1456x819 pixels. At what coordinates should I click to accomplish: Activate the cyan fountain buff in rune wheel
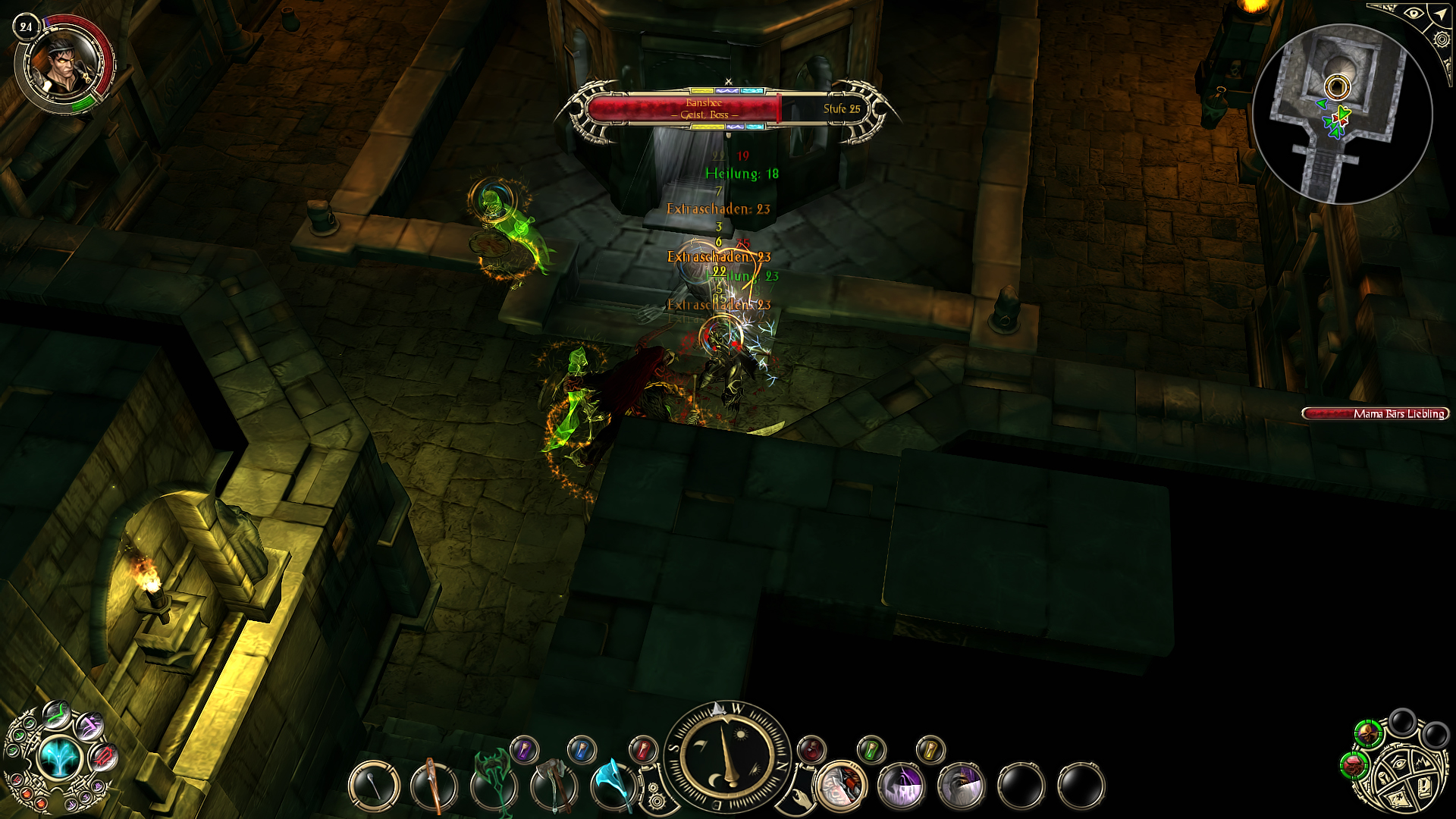(58, 758)
